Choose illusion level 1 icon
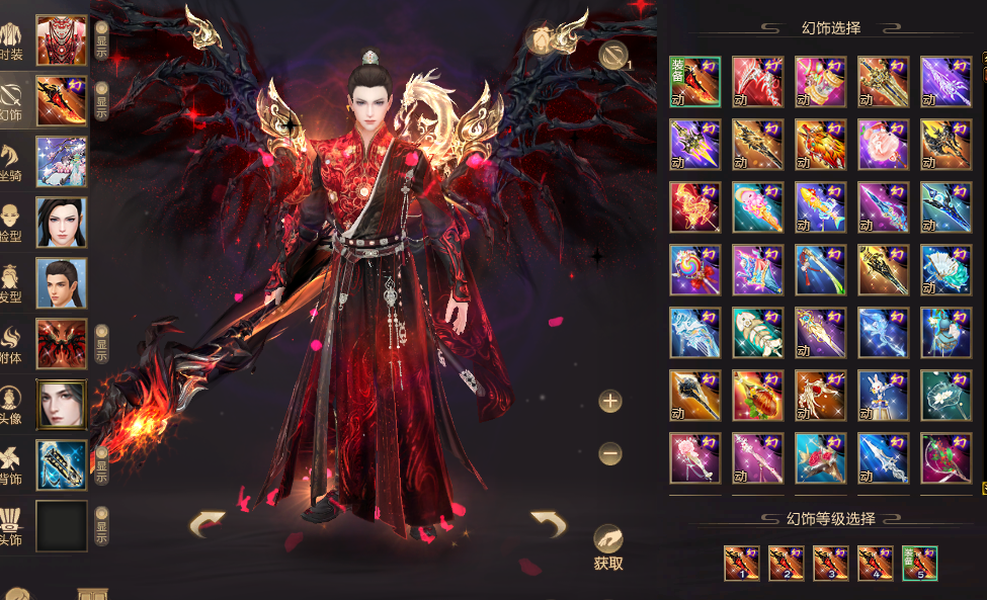Screen dimensions: 987x600 pos(741,563)
